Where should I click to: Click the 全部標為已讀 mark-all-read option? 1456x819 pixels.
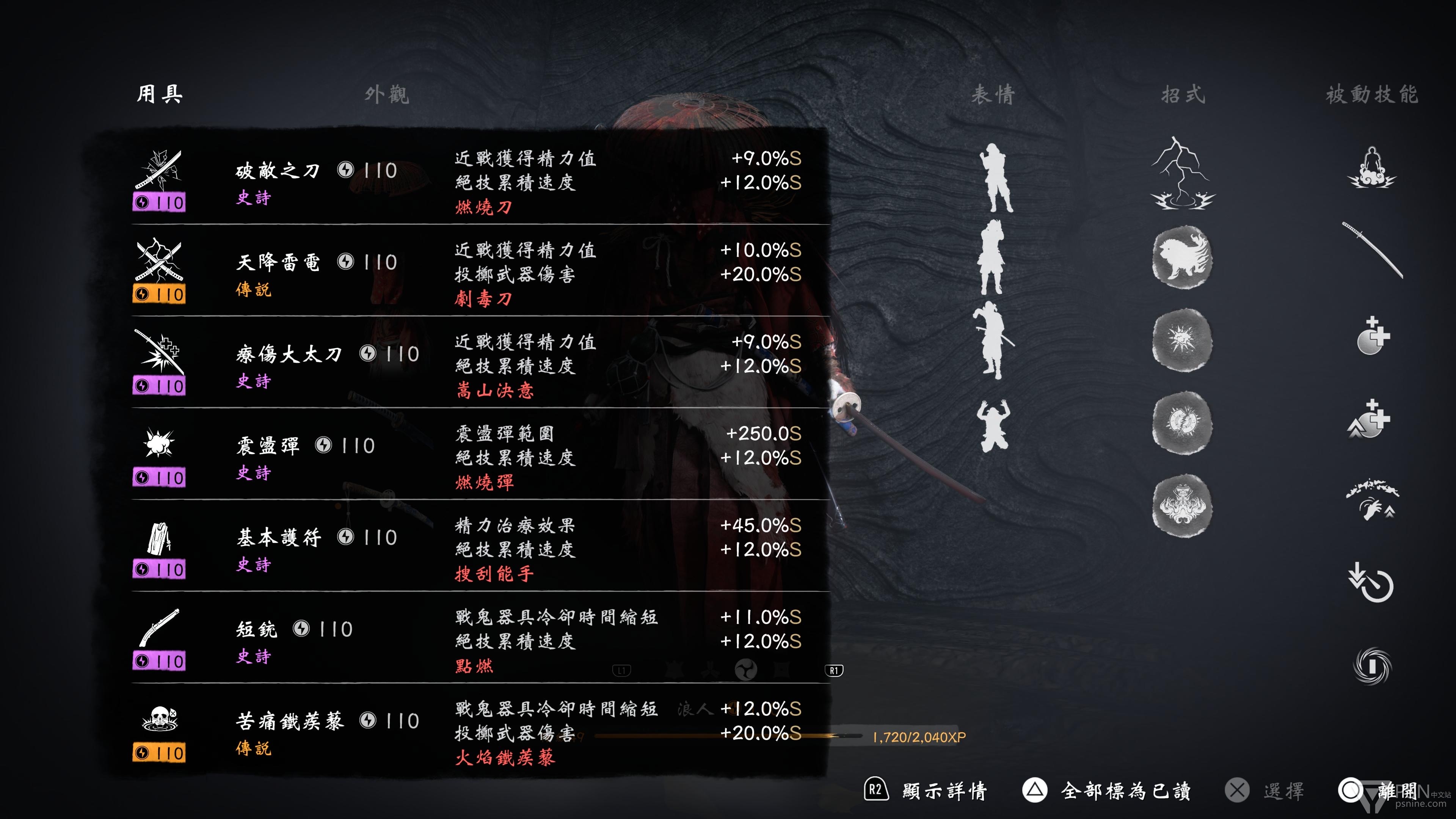[x=1125, y=790]
